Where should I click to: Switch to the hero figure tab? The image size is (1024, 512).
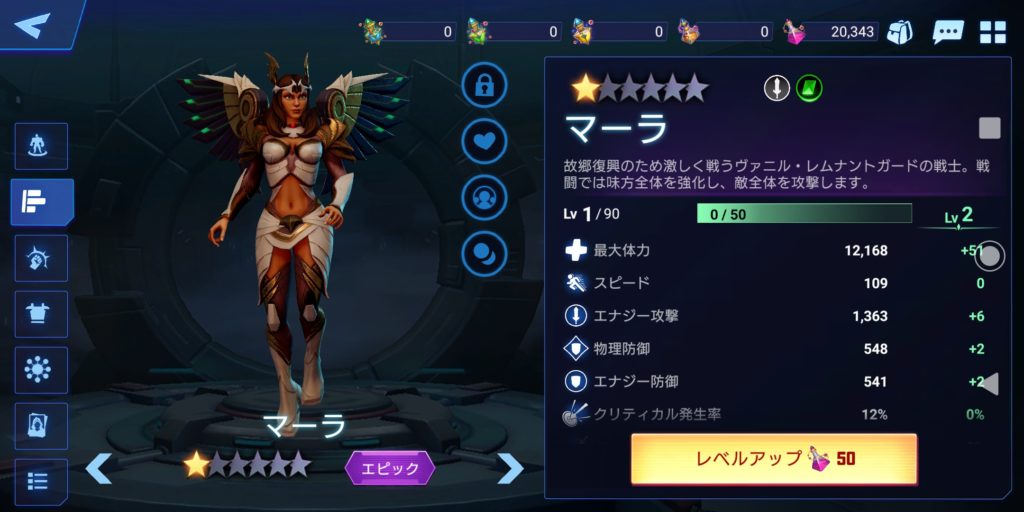coord(41,147)
